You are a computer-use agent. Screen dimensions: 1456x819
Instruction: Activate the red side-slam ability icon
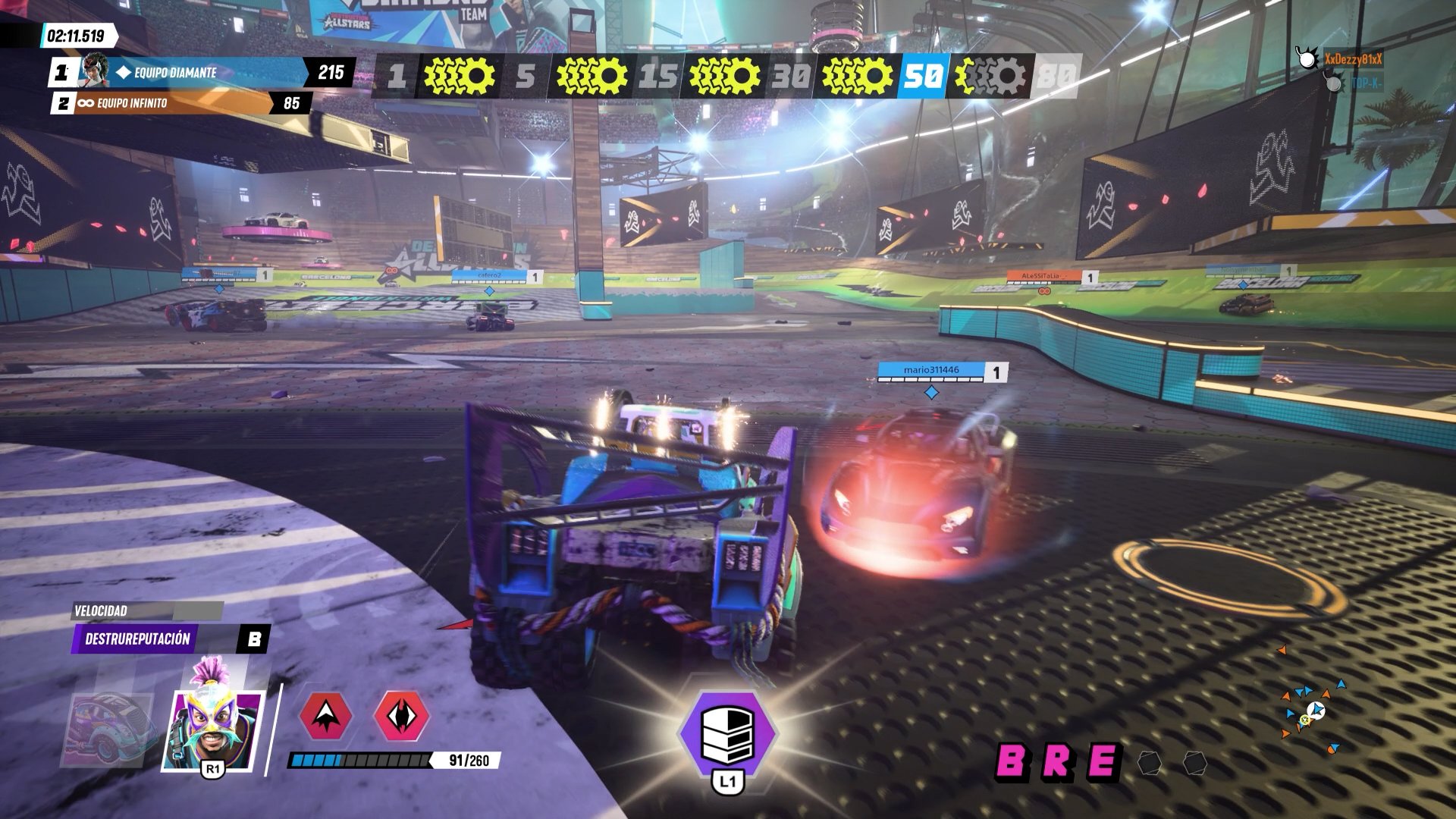(401, 715)
